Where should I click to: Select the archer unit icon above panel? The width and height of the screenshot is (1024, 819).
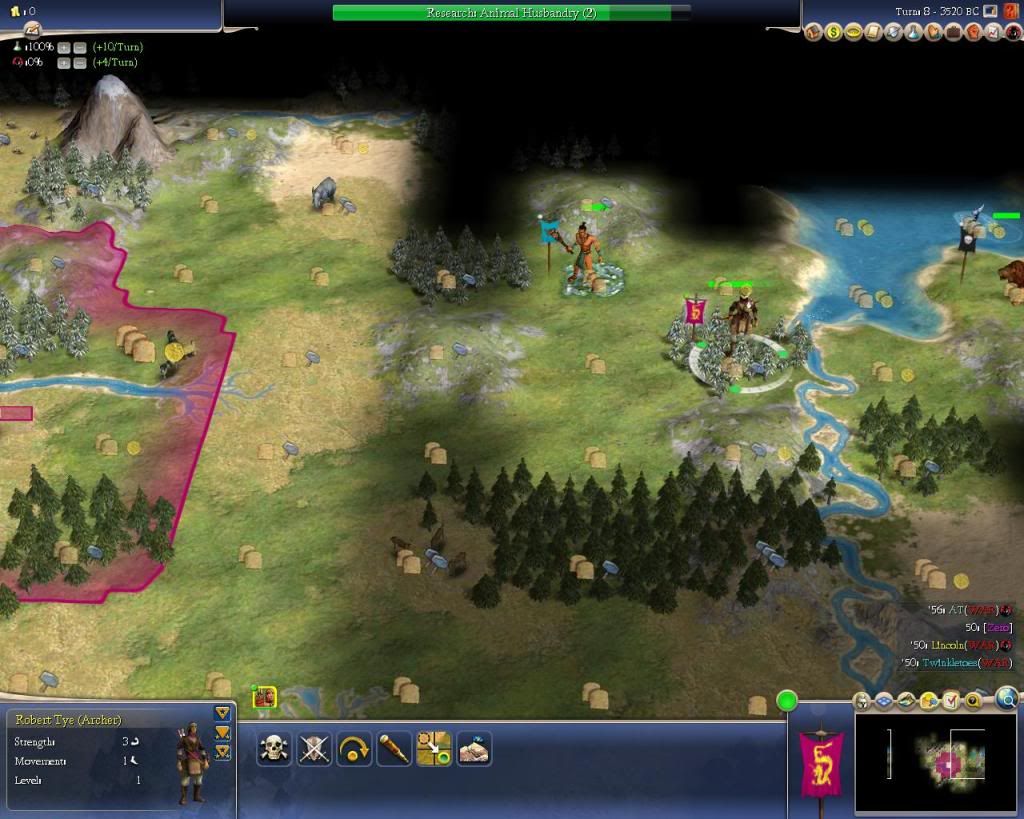coord(264,697)
